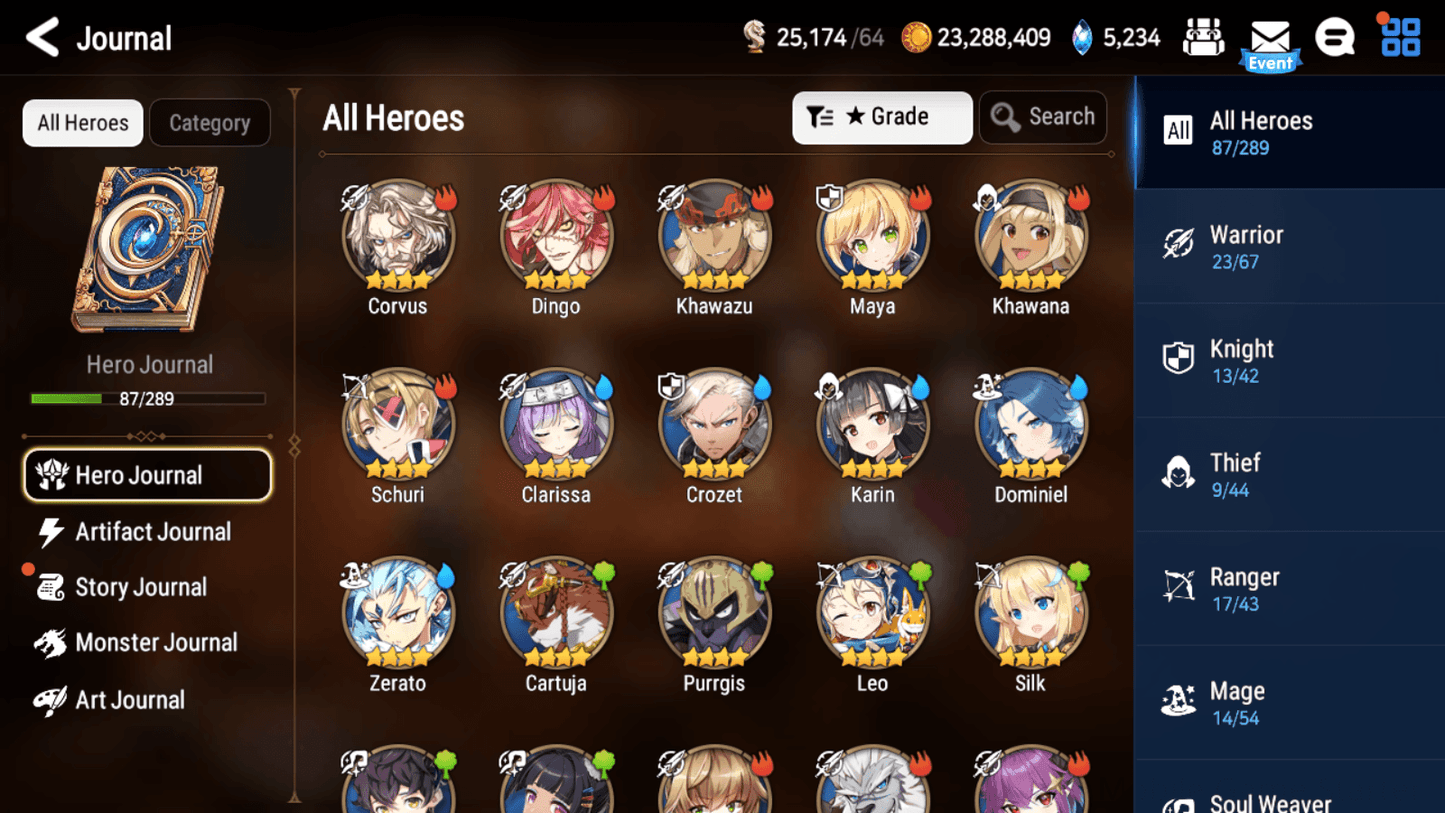Select the All Heroes tab

pyautogui.click(x=82, y=122)
